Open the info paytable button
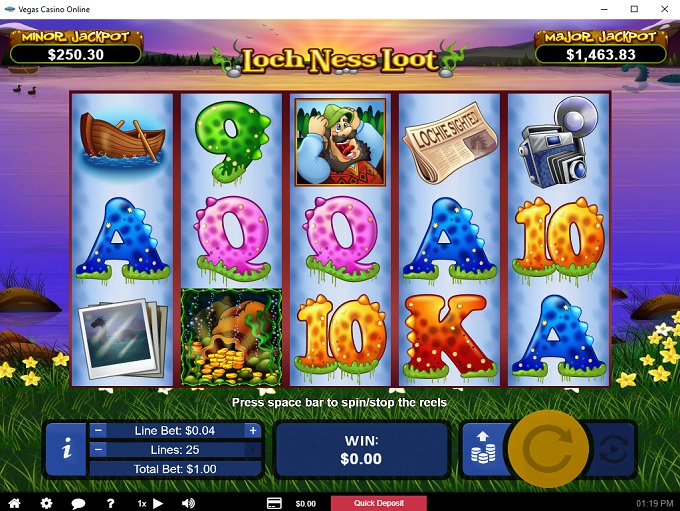680x511 pixels. point(67,449)
